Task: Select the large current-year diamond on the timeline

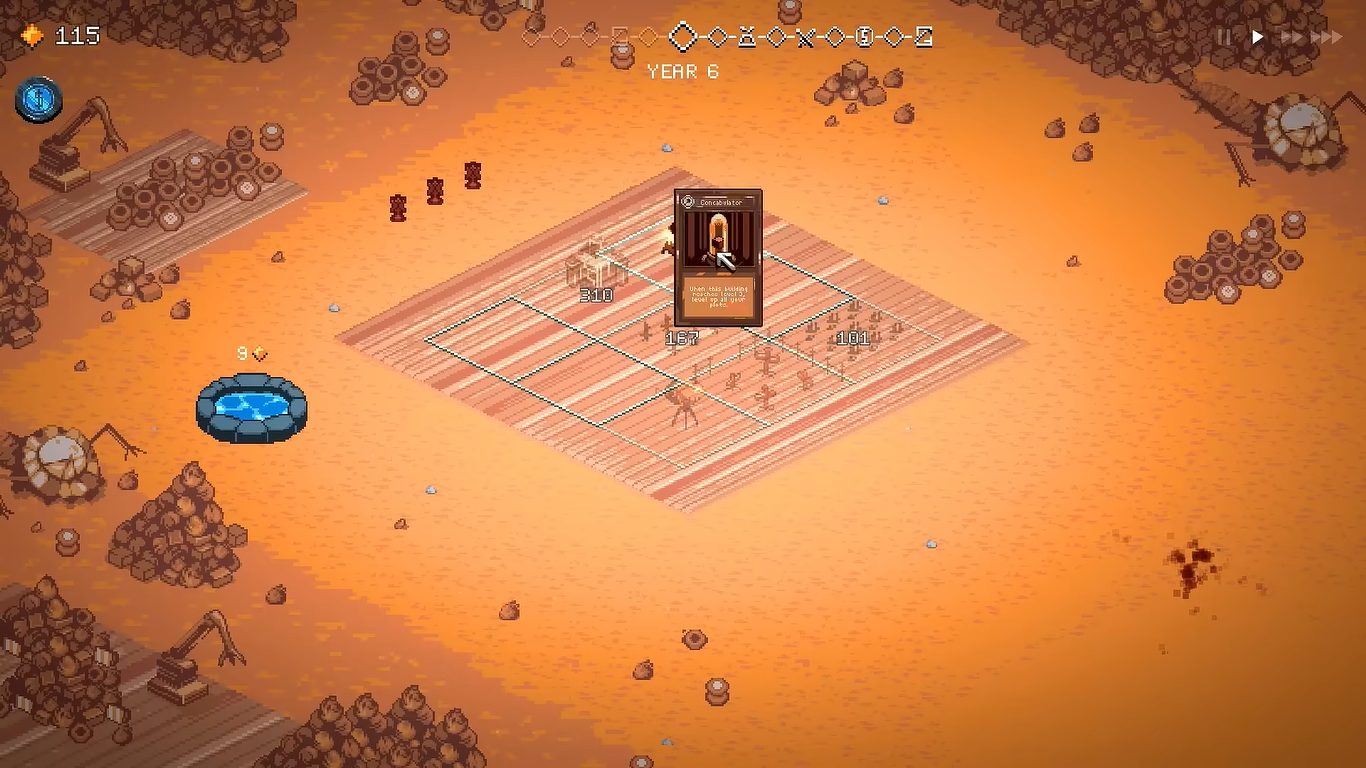Action: tap(683, 38)
